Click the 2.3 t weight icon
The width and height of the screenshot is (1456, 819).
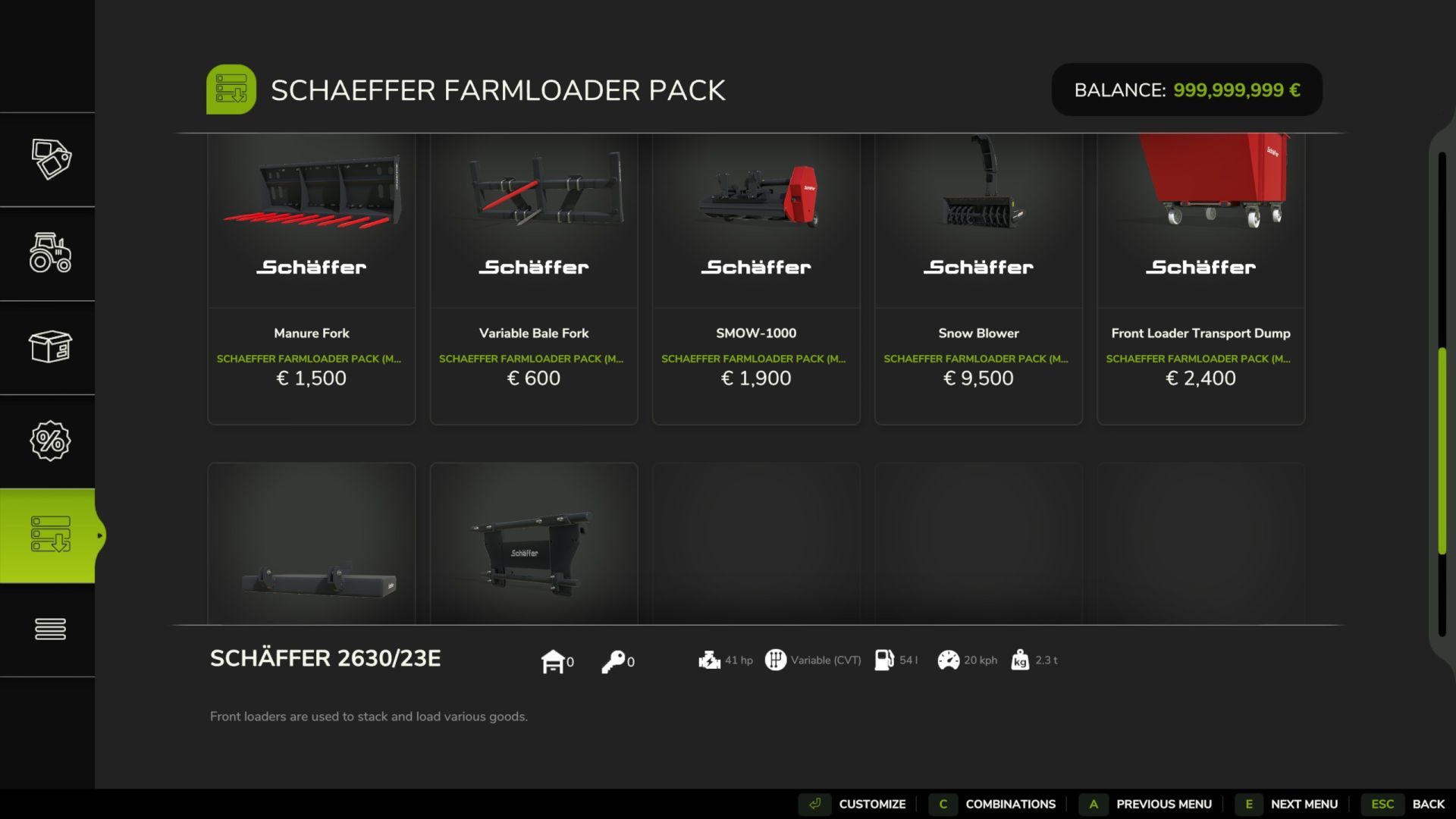pyautogui.click(x=1020, y=661)
